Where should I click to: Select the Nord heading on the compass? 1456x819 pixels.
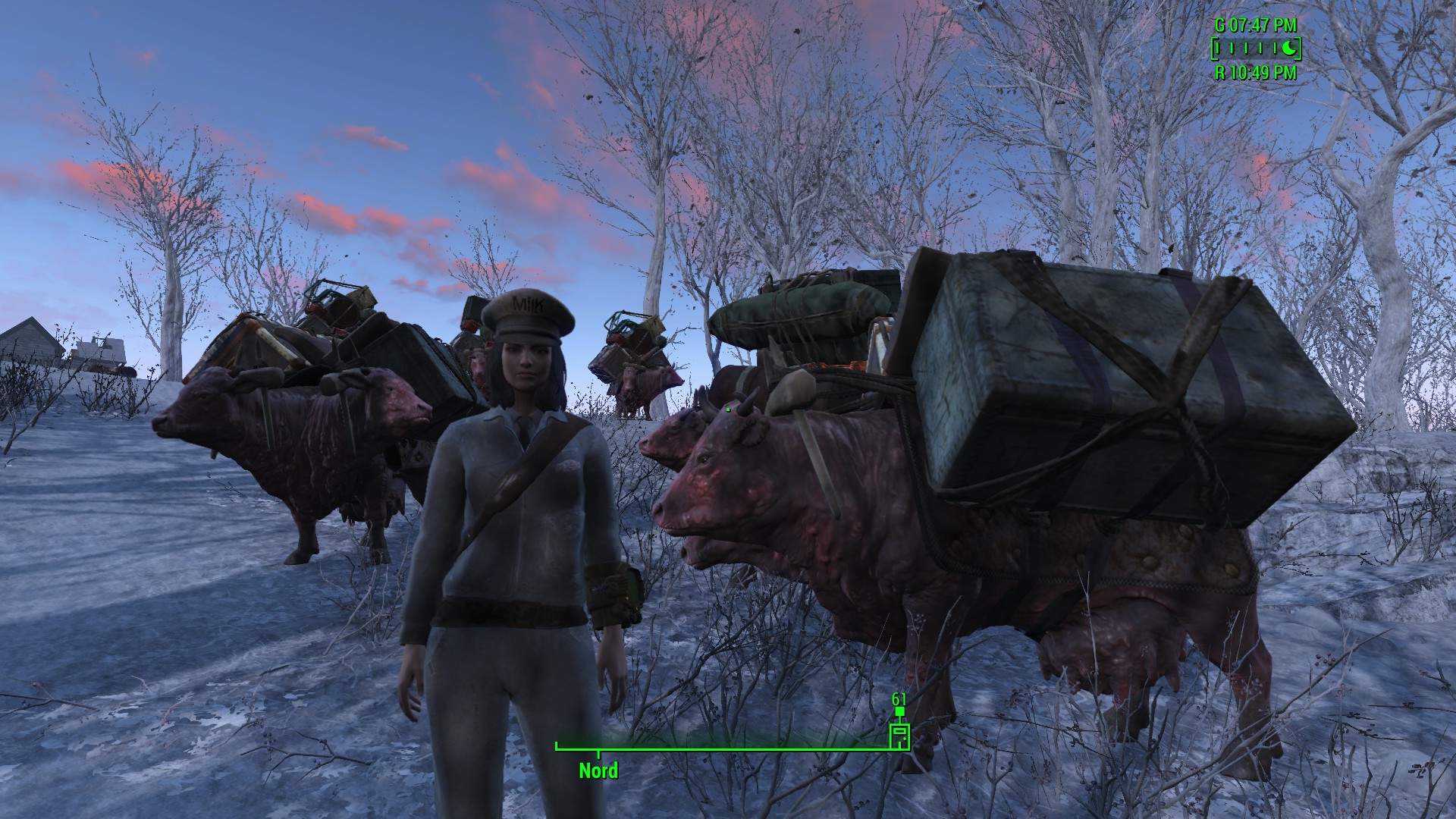pyautogui.click(x=598, y=771)
